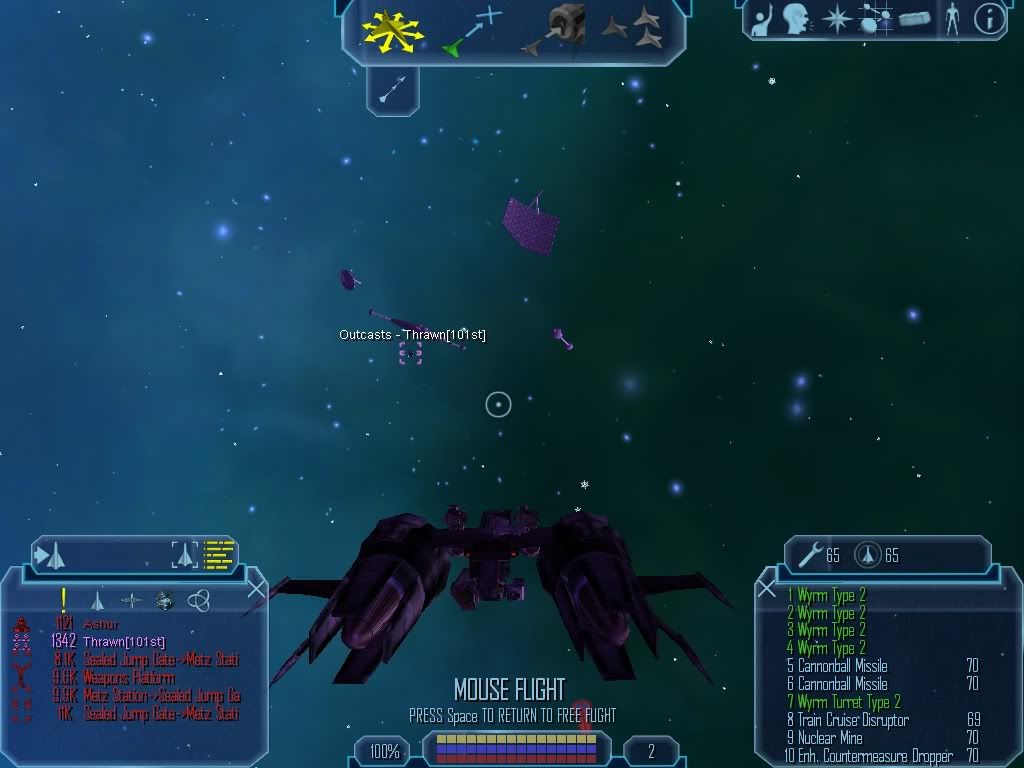Image resolution: width=1024 pixels, height=768 pixels.
Task: Target the Weapons Platform contact entry
Action: pos(130,678)
